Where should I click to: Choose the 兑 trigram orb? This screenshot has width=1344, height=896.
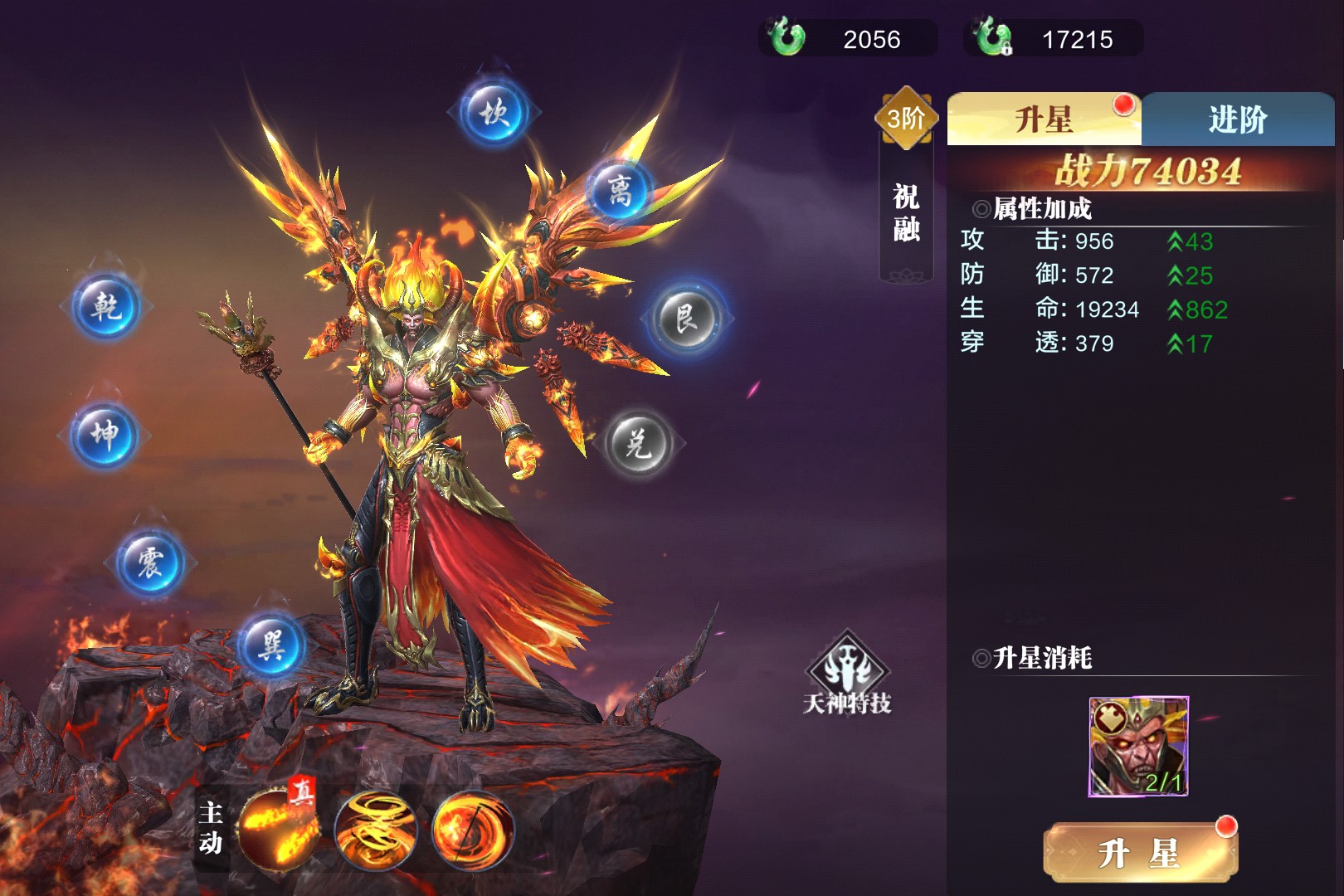(638, 444)
